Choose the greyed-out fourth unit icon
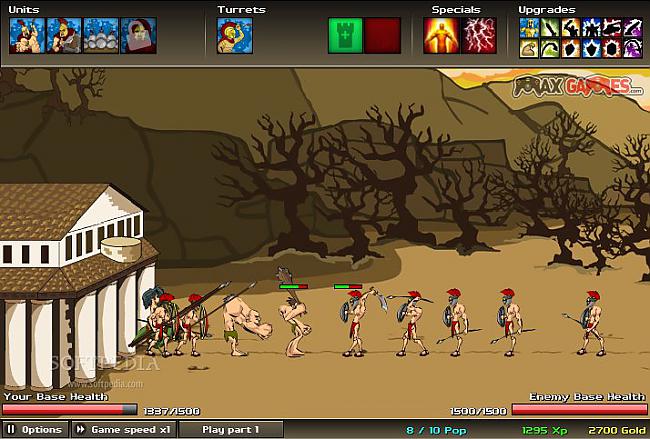Screen dimensions: 650x439 [x=137, y=35]
